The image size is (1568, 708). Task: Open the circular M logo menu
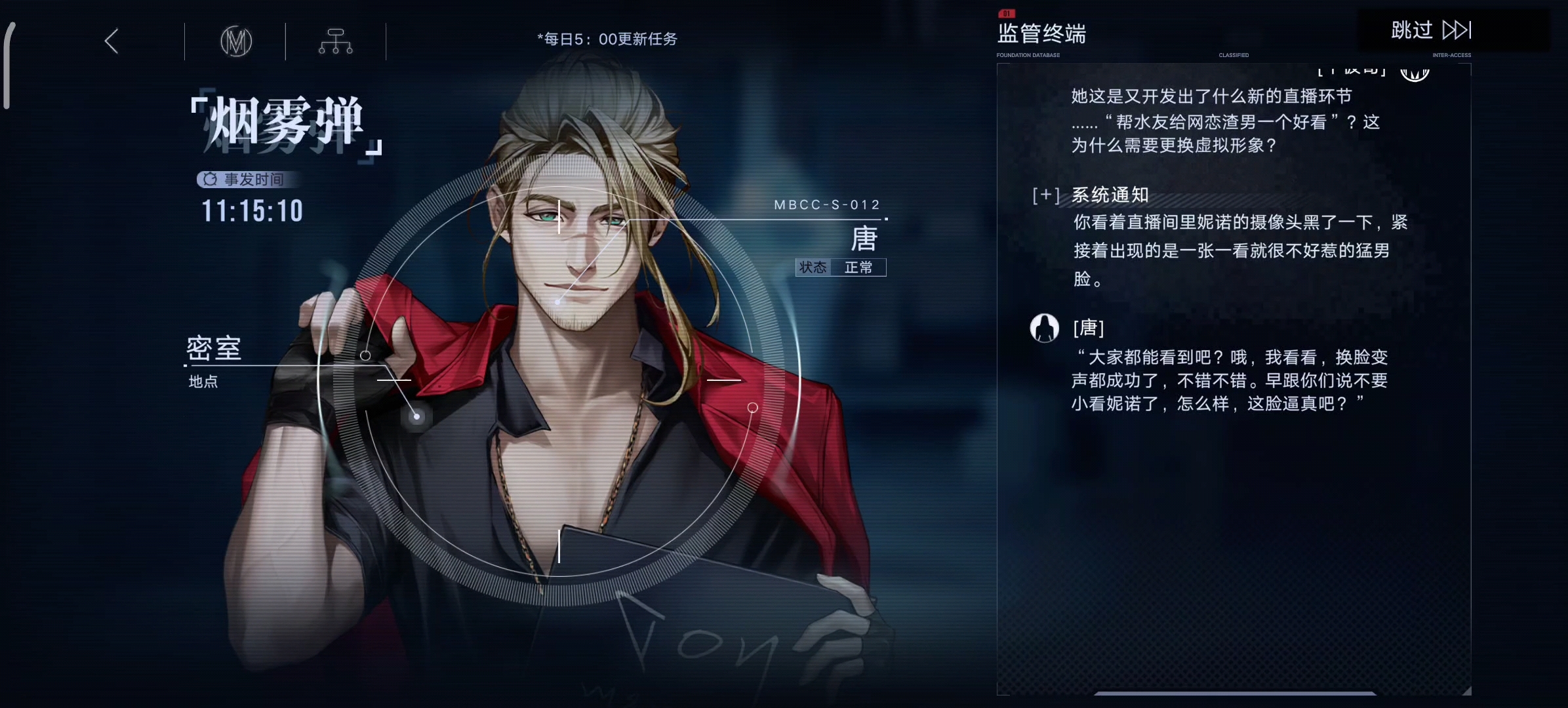(237, 41)
